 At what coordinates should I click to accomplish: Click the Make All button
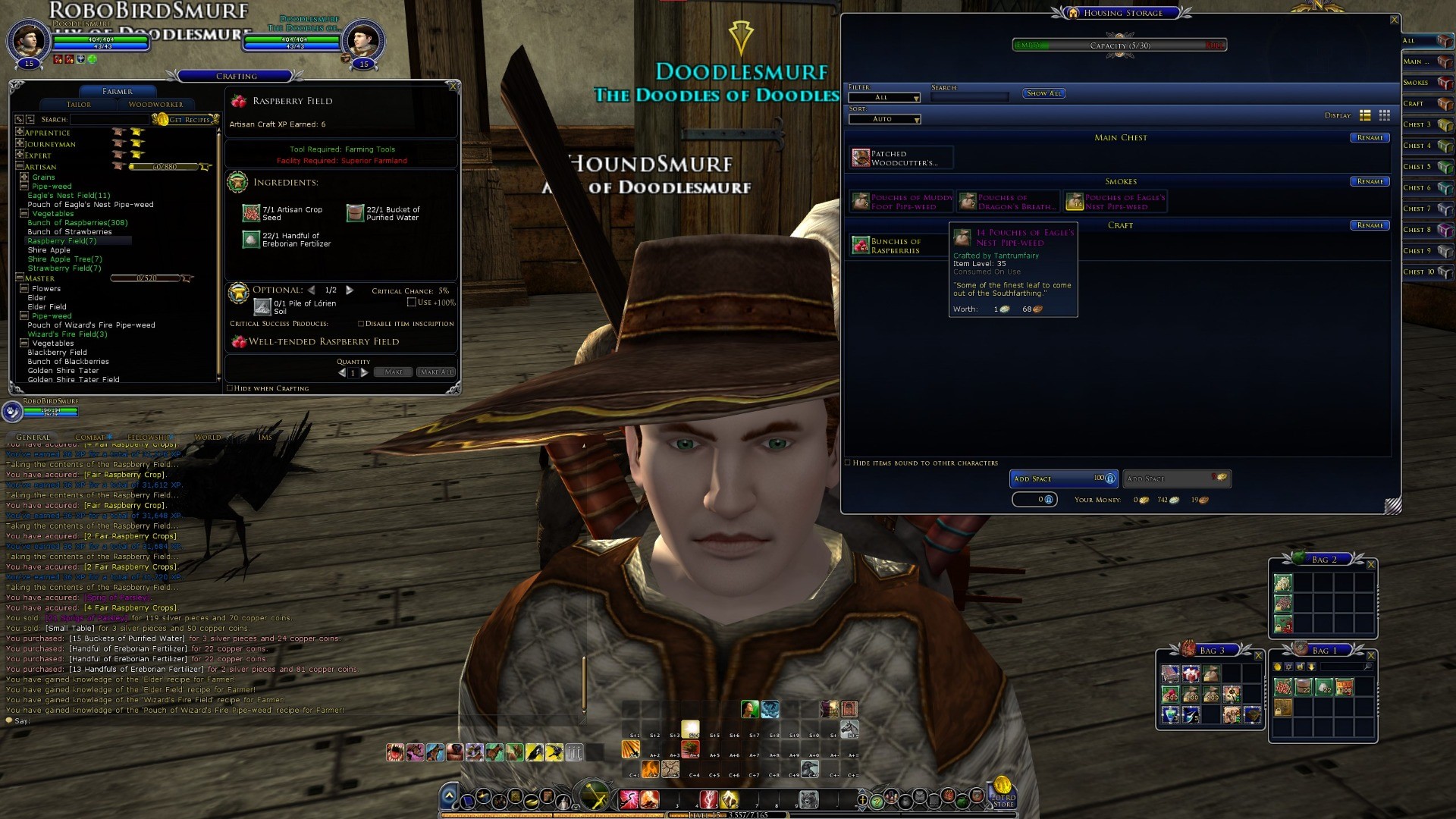point(436,372)
